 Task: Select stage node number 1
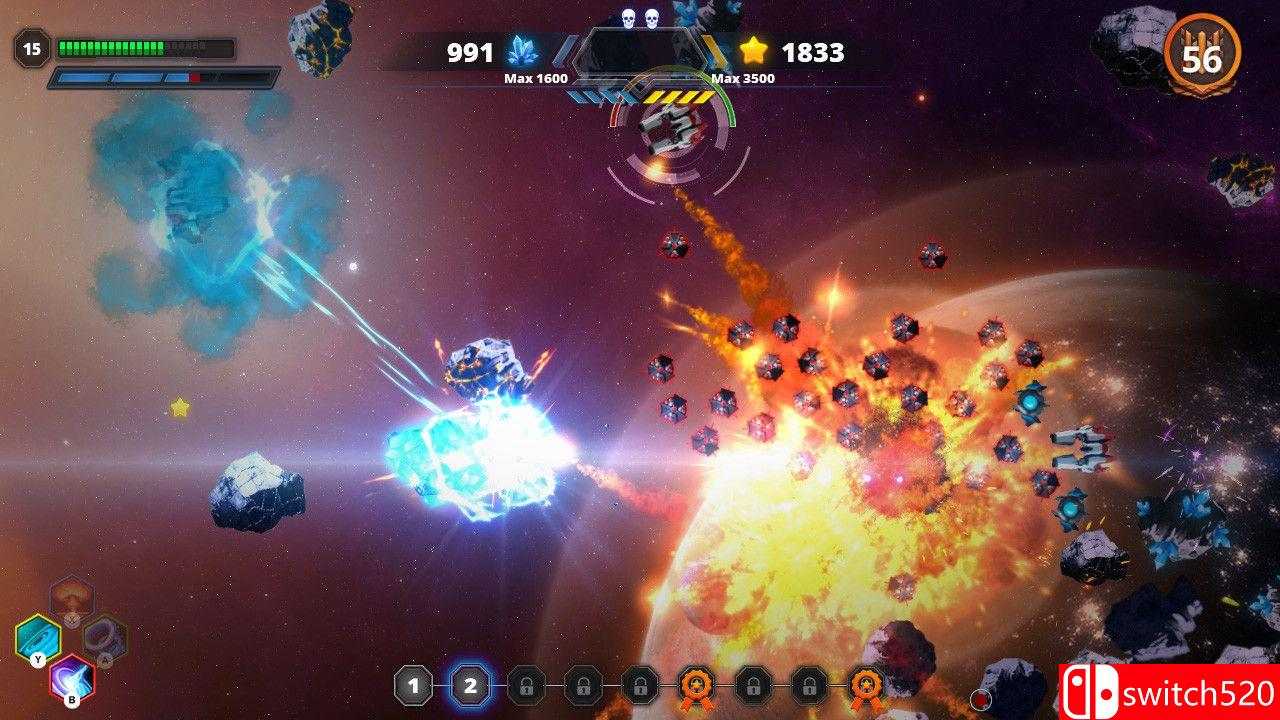point(413,686)
